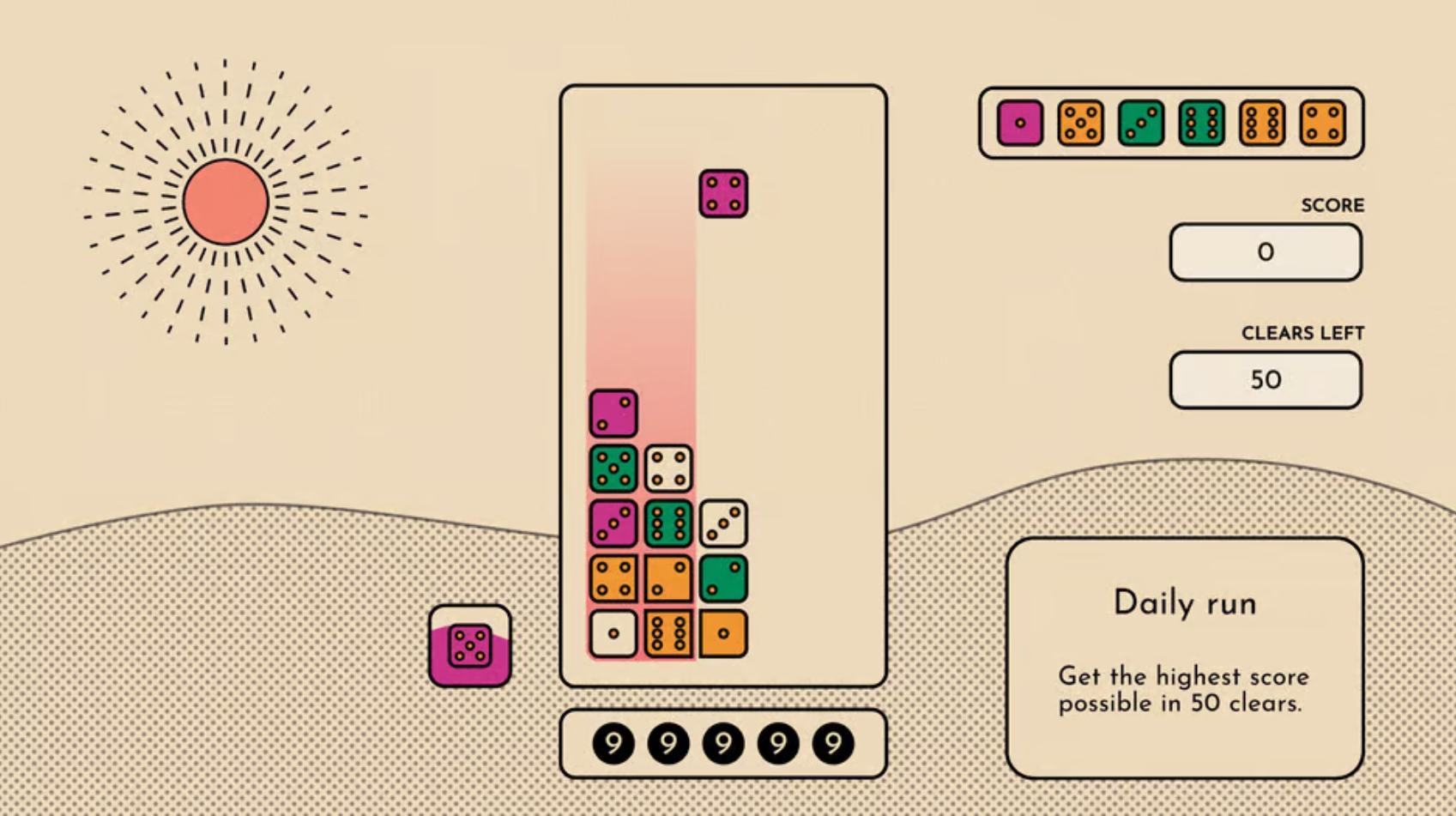Select the orange one die on the board
This screenshot has height=816, width=1456.
tap(723, 634)
